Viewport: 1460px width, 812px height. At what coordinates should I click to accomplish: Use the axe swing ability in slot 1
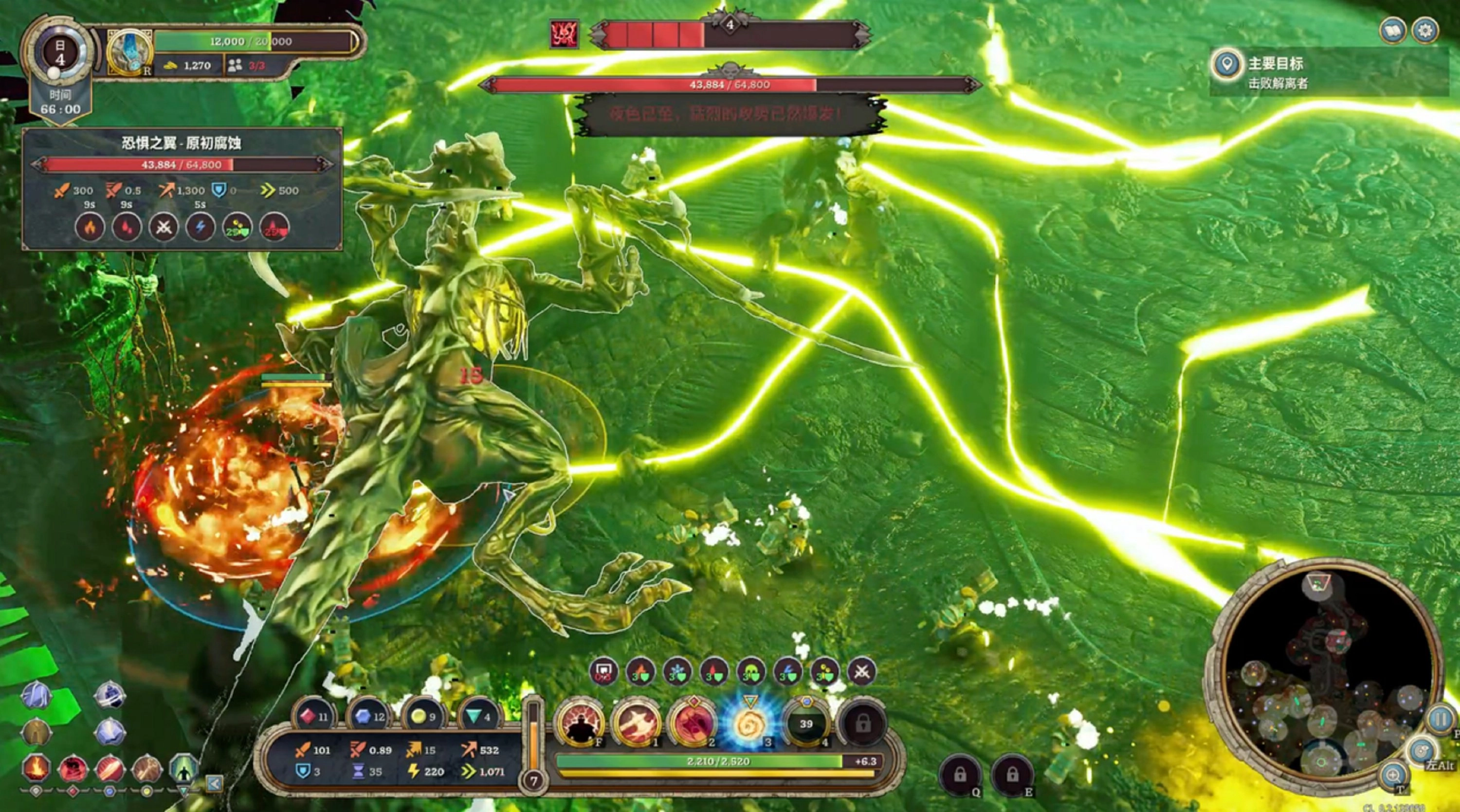click(x=637, y=723)
